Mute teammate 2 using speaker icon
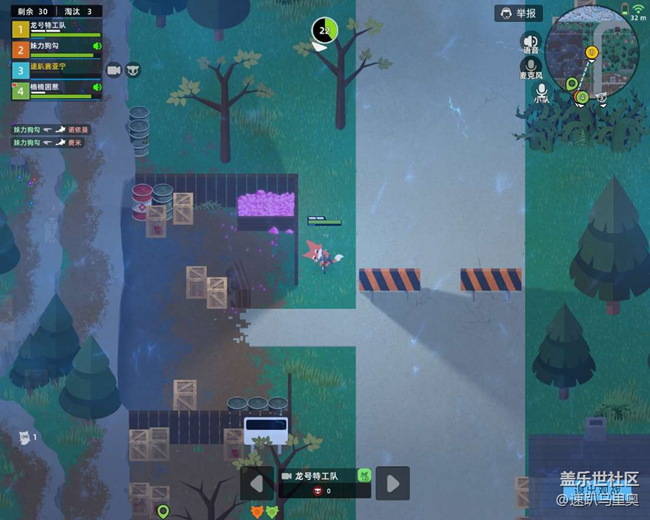The image size is (650, 520). click(97, 47)
